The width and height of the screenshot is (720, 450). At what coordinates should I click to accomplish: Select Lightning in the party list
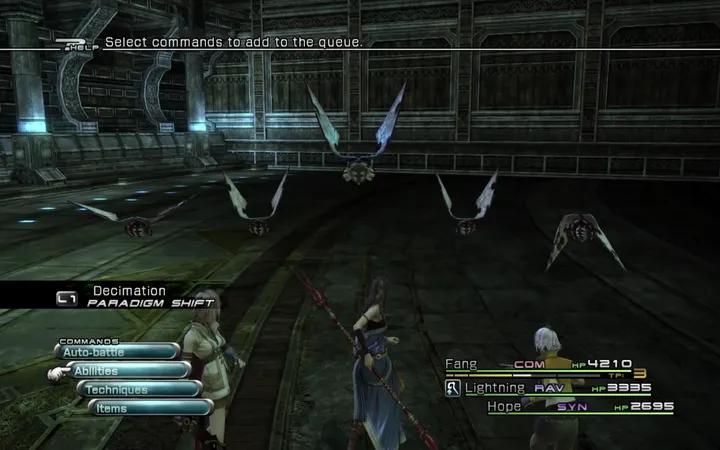tap(494, 387)
